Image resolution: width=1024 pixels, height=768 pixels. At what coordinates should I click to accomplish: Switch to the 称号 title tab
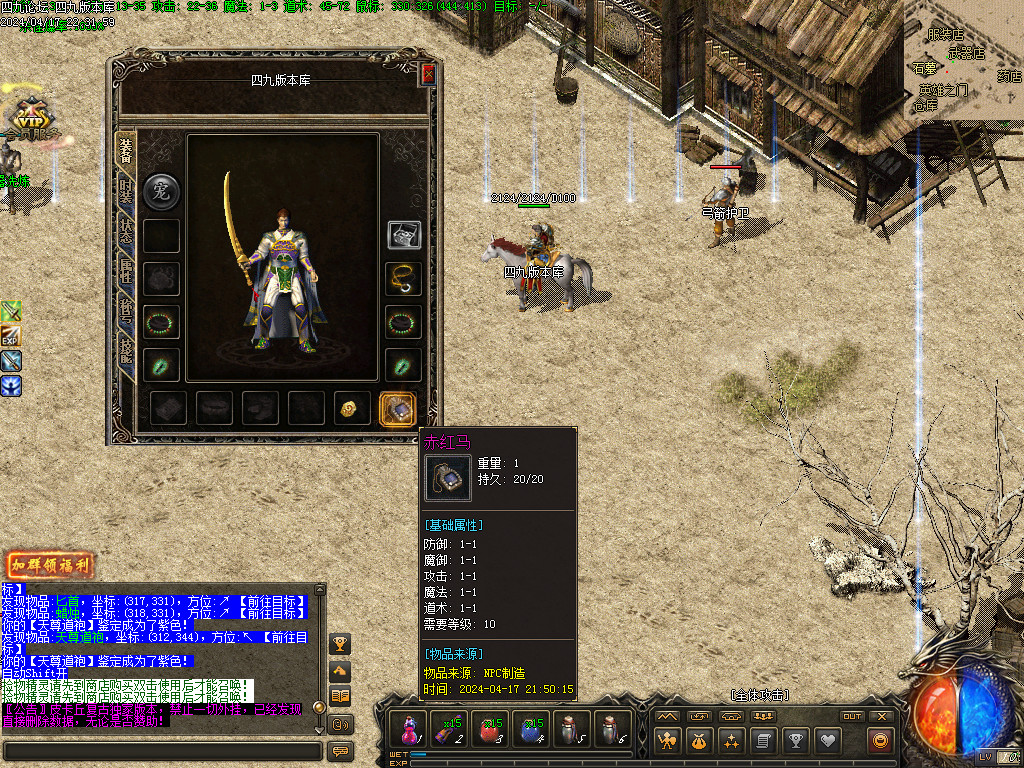click(x=126, y=308)
